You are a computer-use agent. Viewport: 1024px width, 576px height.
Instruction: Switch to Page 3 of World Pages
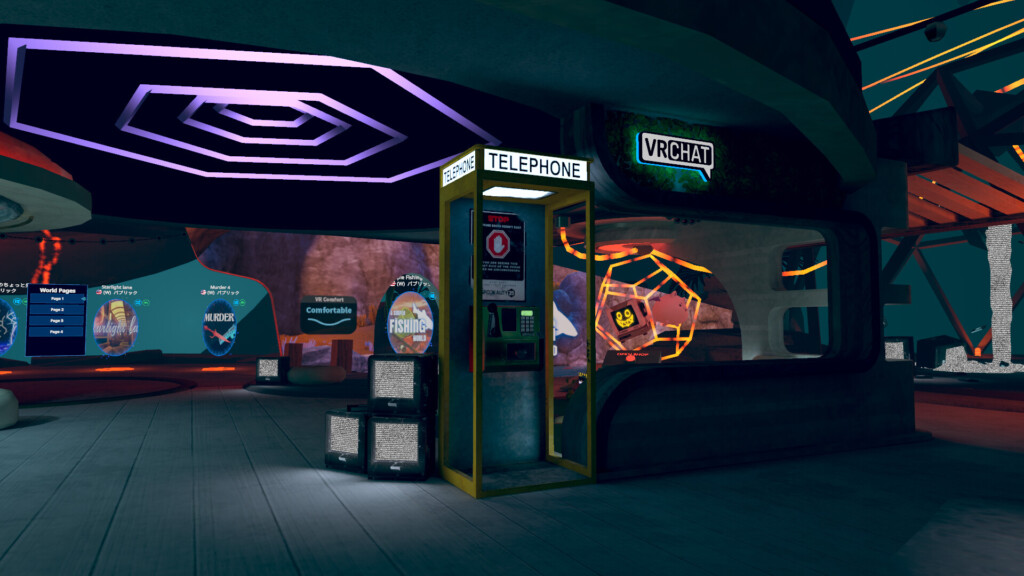(x=56, y=321)
